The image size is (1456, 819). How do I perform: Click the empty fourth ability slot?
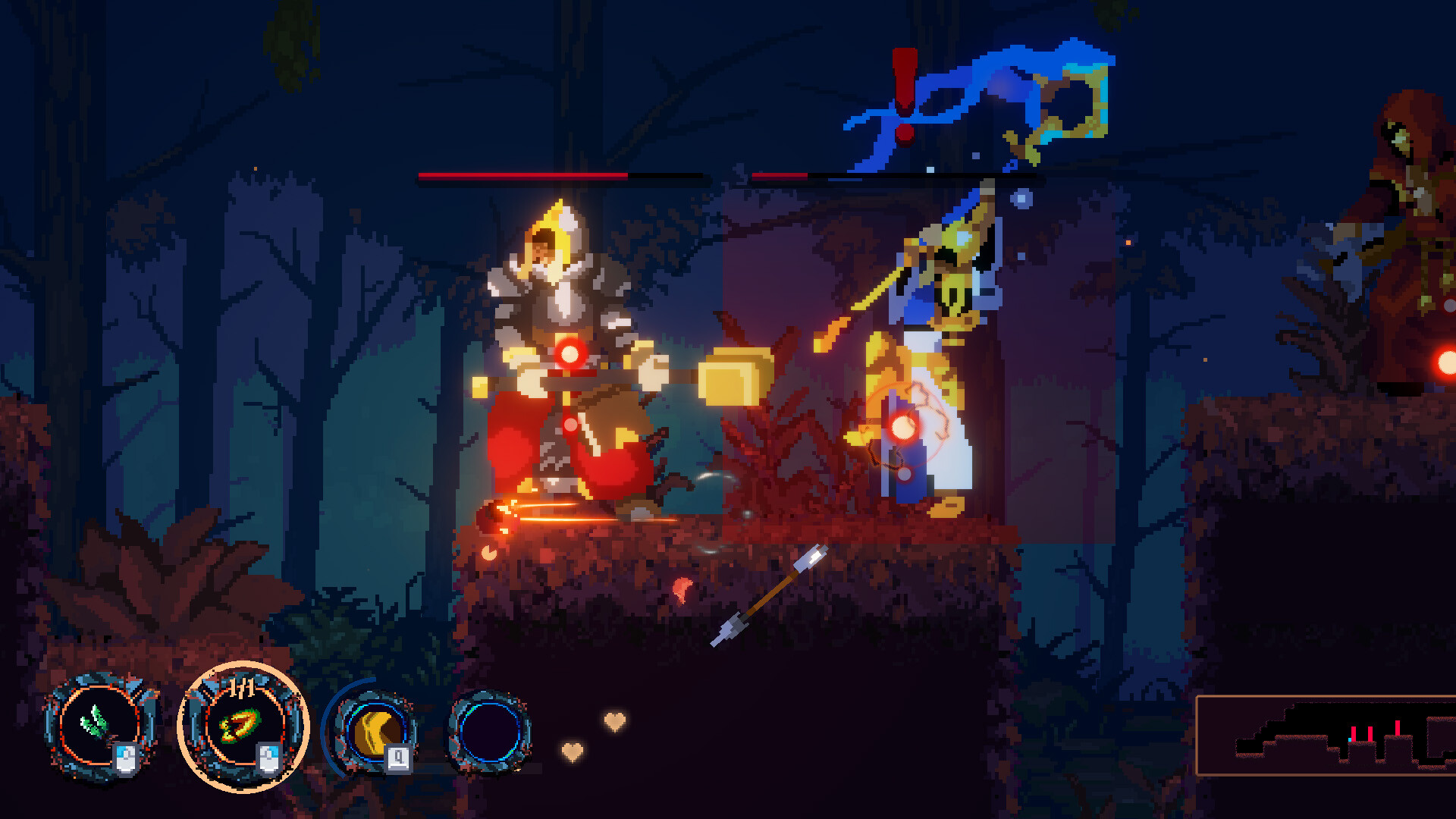493,733
